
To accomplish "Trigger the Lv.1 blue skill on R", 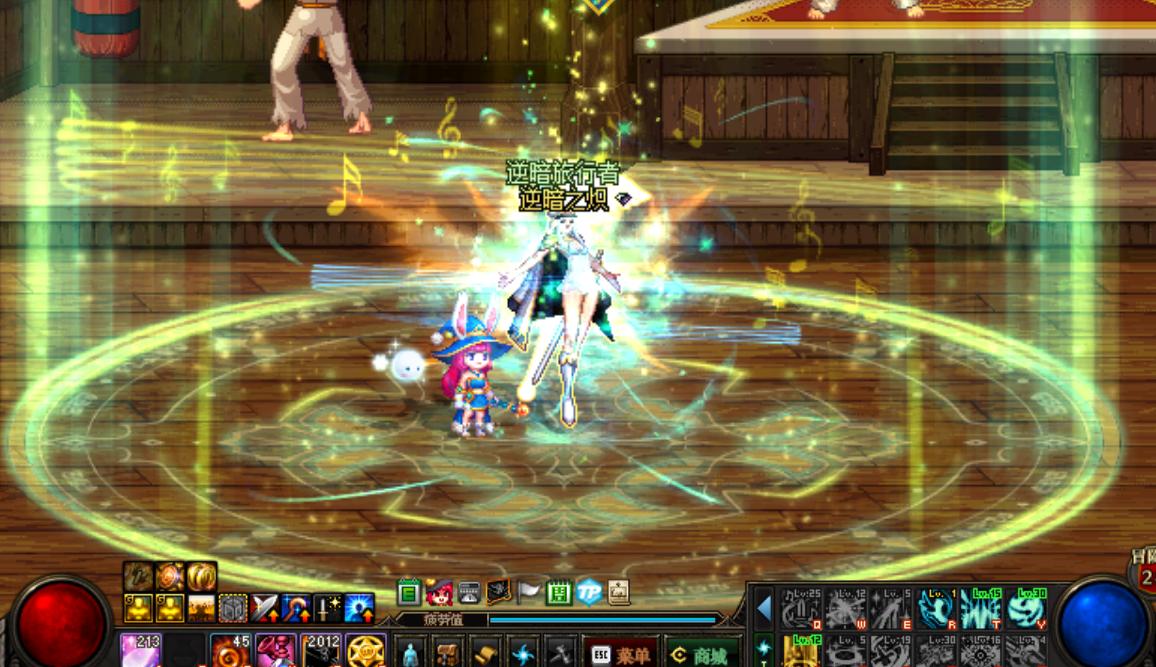I will click(936, 607).
